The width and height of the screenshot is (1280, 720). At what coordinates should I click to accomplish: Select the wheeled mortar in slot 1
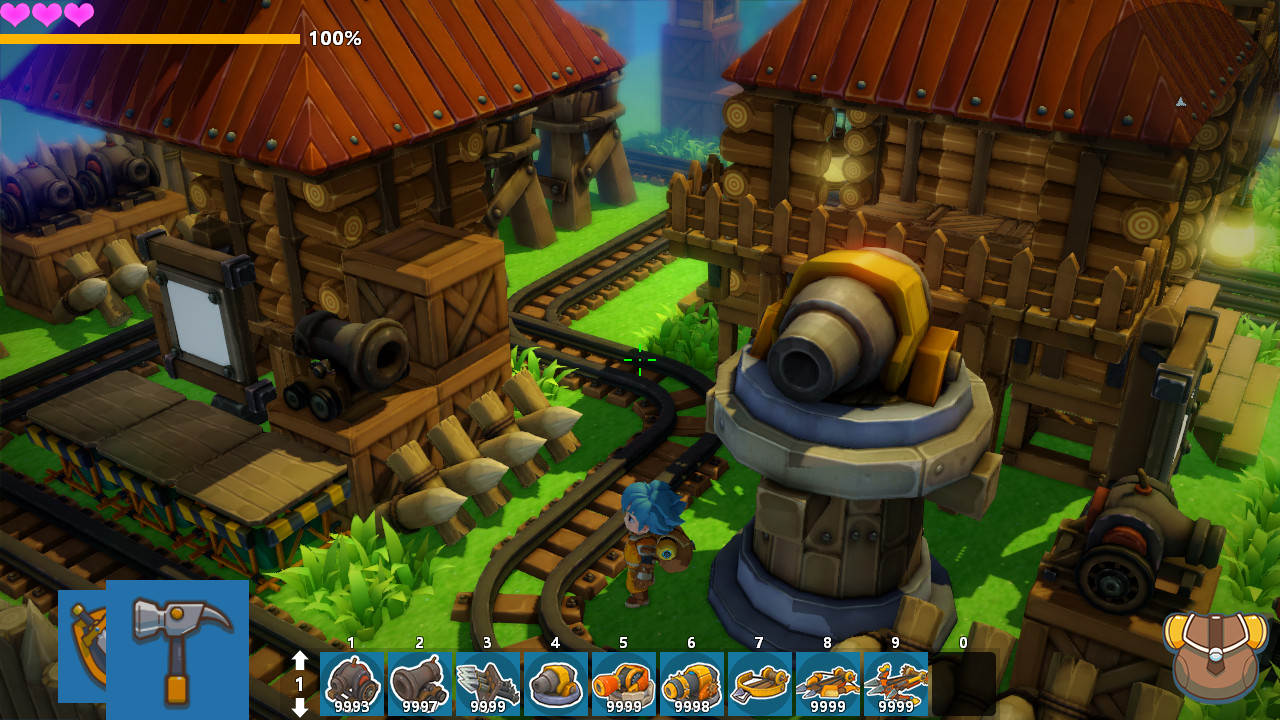[x=352, y=684]
